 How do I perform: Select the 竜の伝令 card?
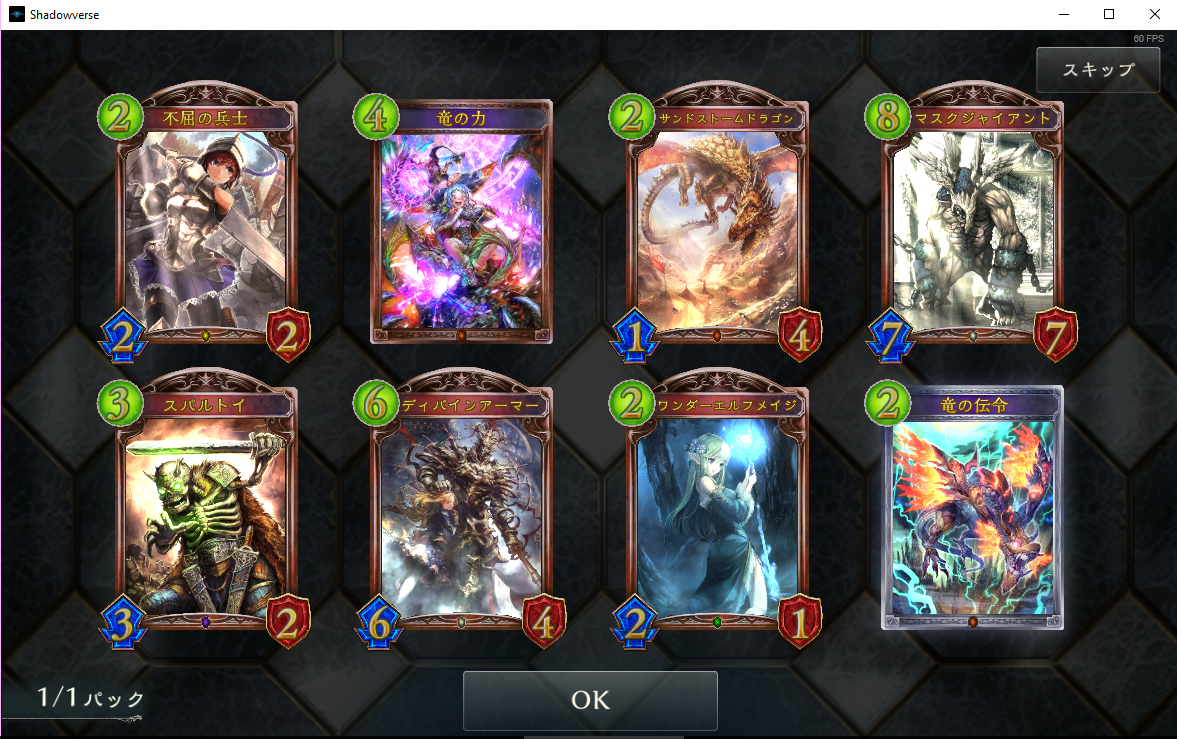[x=973, y=512]
